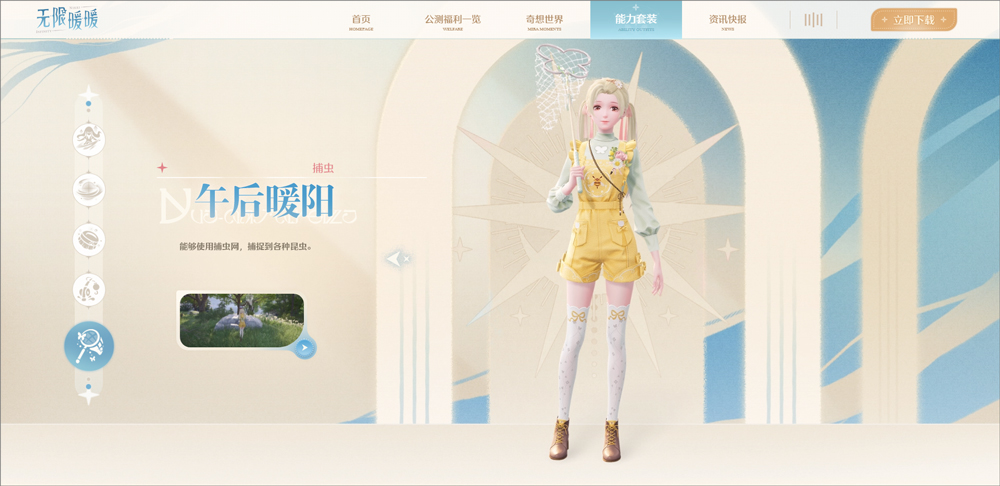
Task: View 资讯快报 news section
Action: (727, 21)
